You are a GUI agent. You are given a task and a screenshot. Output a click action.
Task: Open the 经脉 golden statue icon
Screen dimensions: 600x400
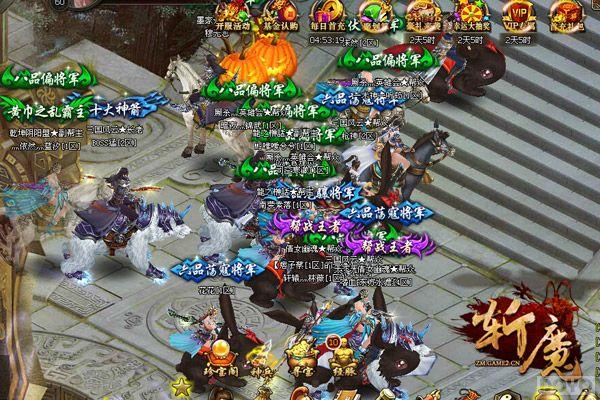(x=343, y=359)
